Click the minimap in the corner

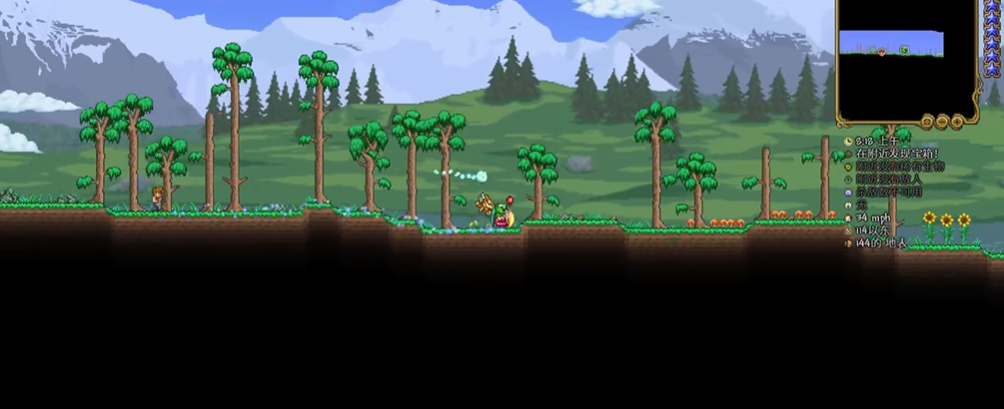(907, 60)
